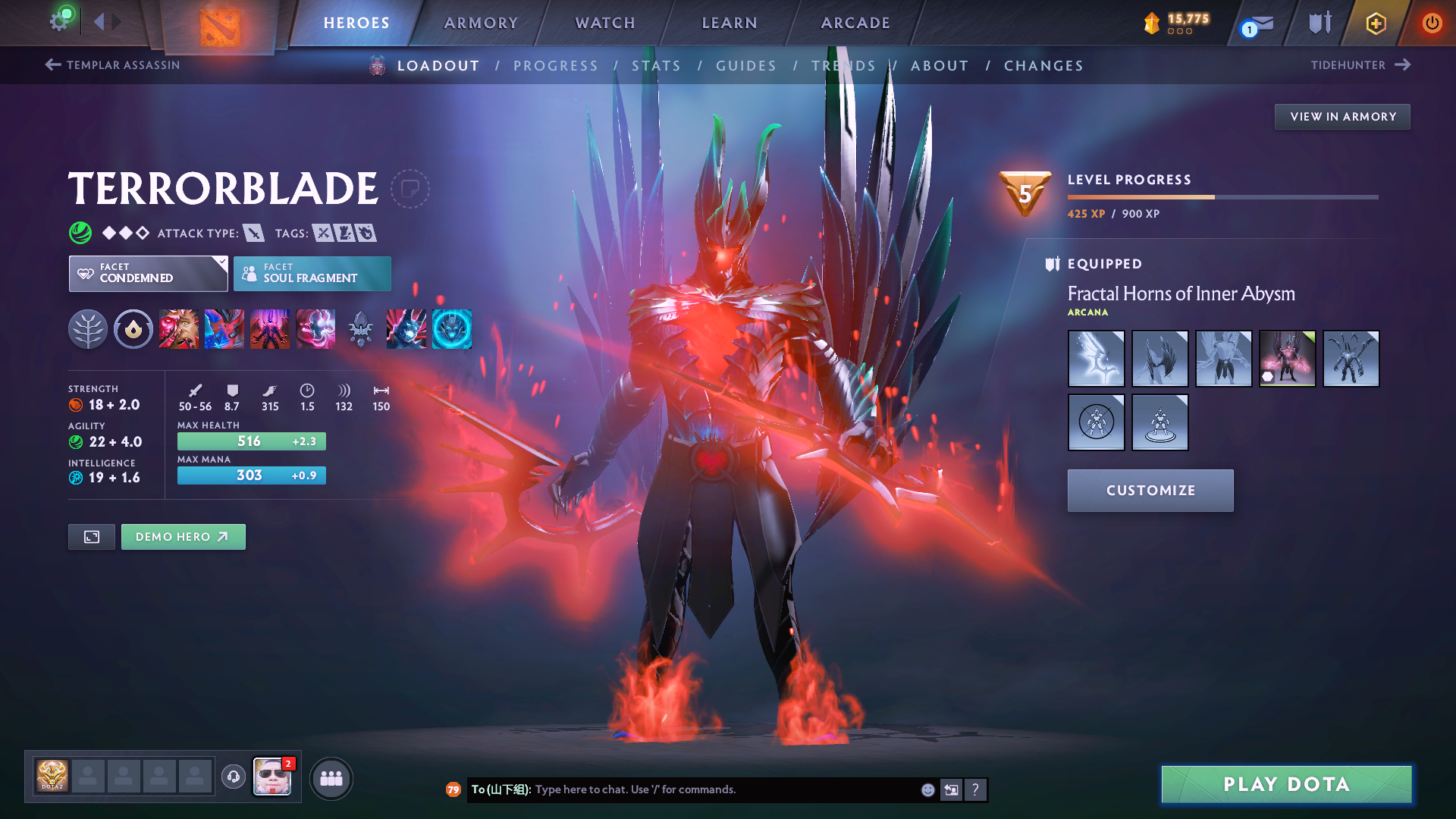Open the Changes page
Viewport: 1456px width, 819px height.
pyautogui.click(x=1043, y=66)
